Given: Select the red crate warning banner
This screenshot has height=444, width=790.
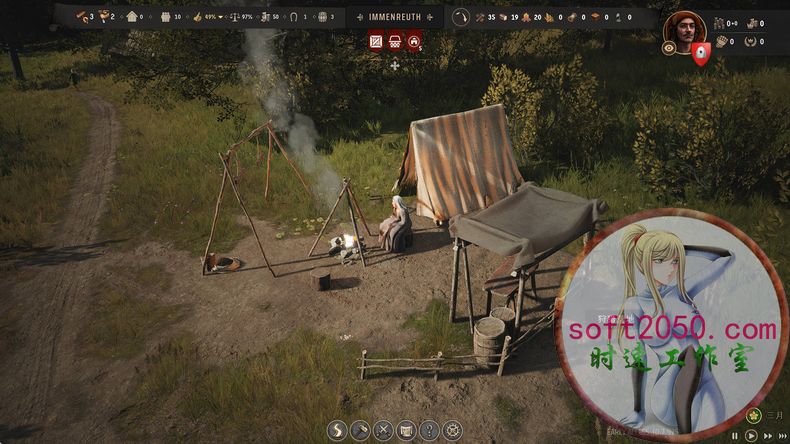Looking at the screenshot, I should point(376,42).
